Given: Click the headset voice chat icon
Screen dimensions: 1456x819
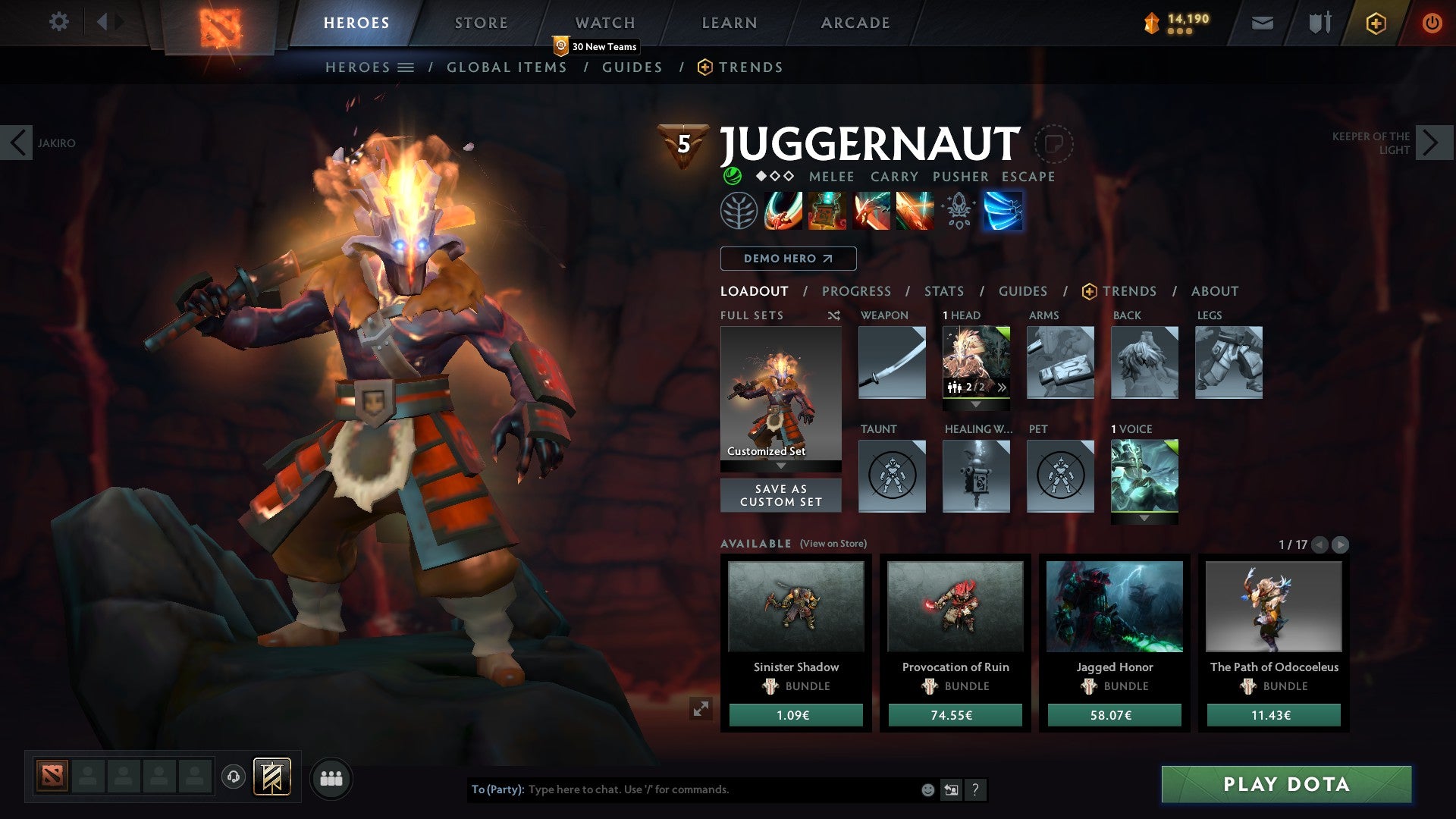Looking at the screenshot, I should [x=234, y=777].
